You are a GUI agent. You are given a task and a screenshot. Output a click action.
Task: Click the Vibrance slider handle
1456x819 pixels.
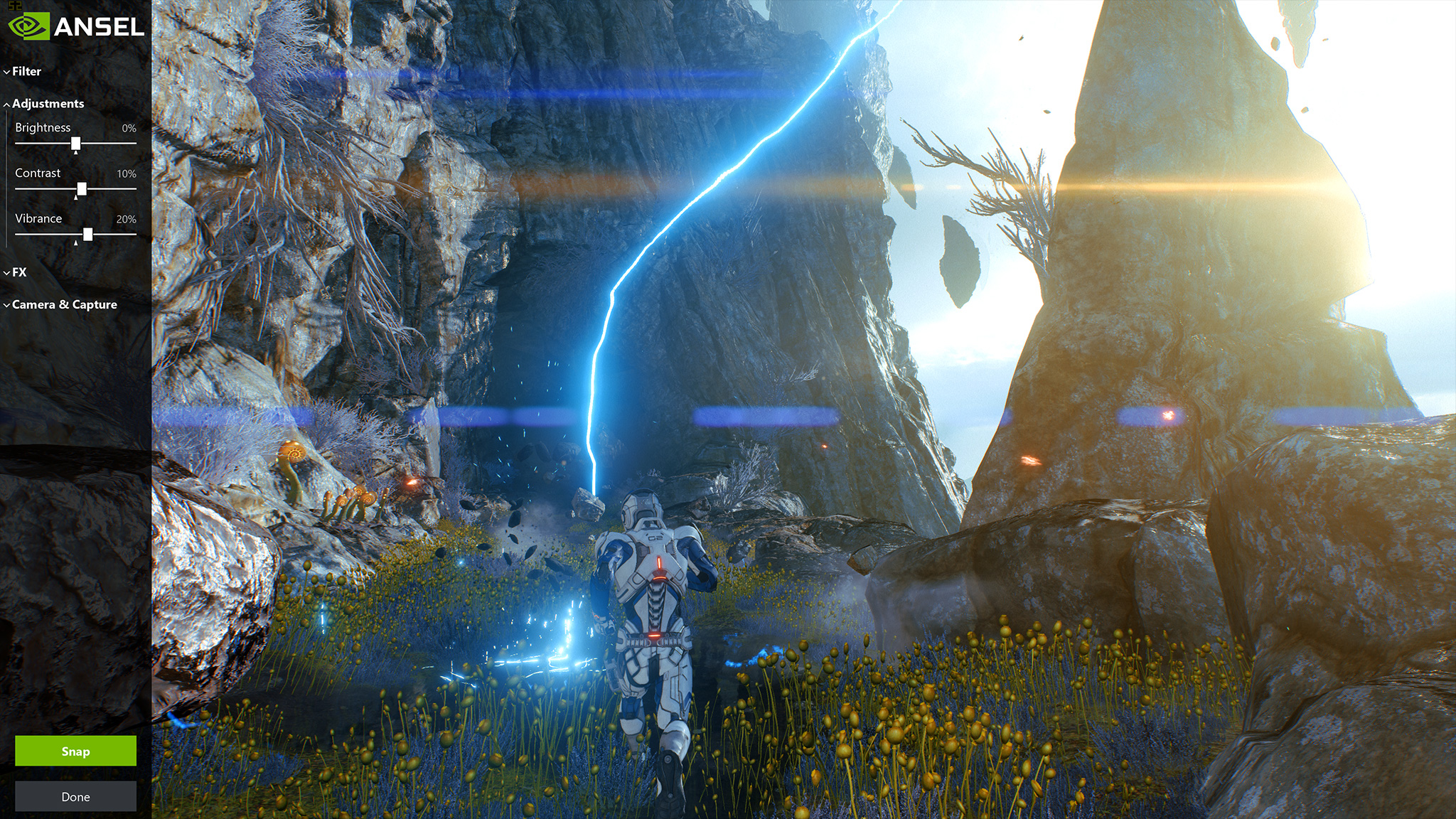[87, 235]
